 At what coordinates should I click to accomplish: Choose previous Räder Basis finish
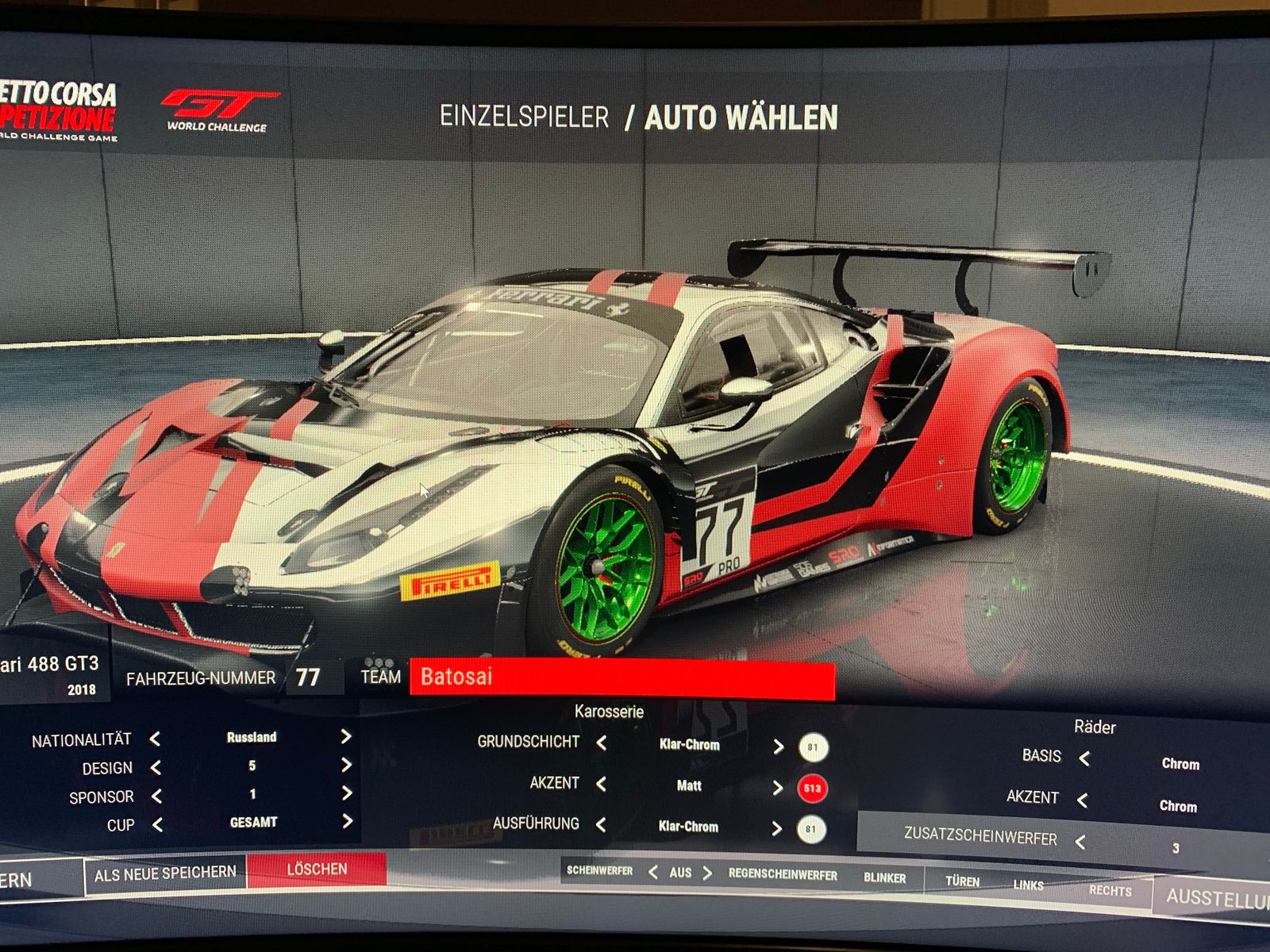[1084, 758]
